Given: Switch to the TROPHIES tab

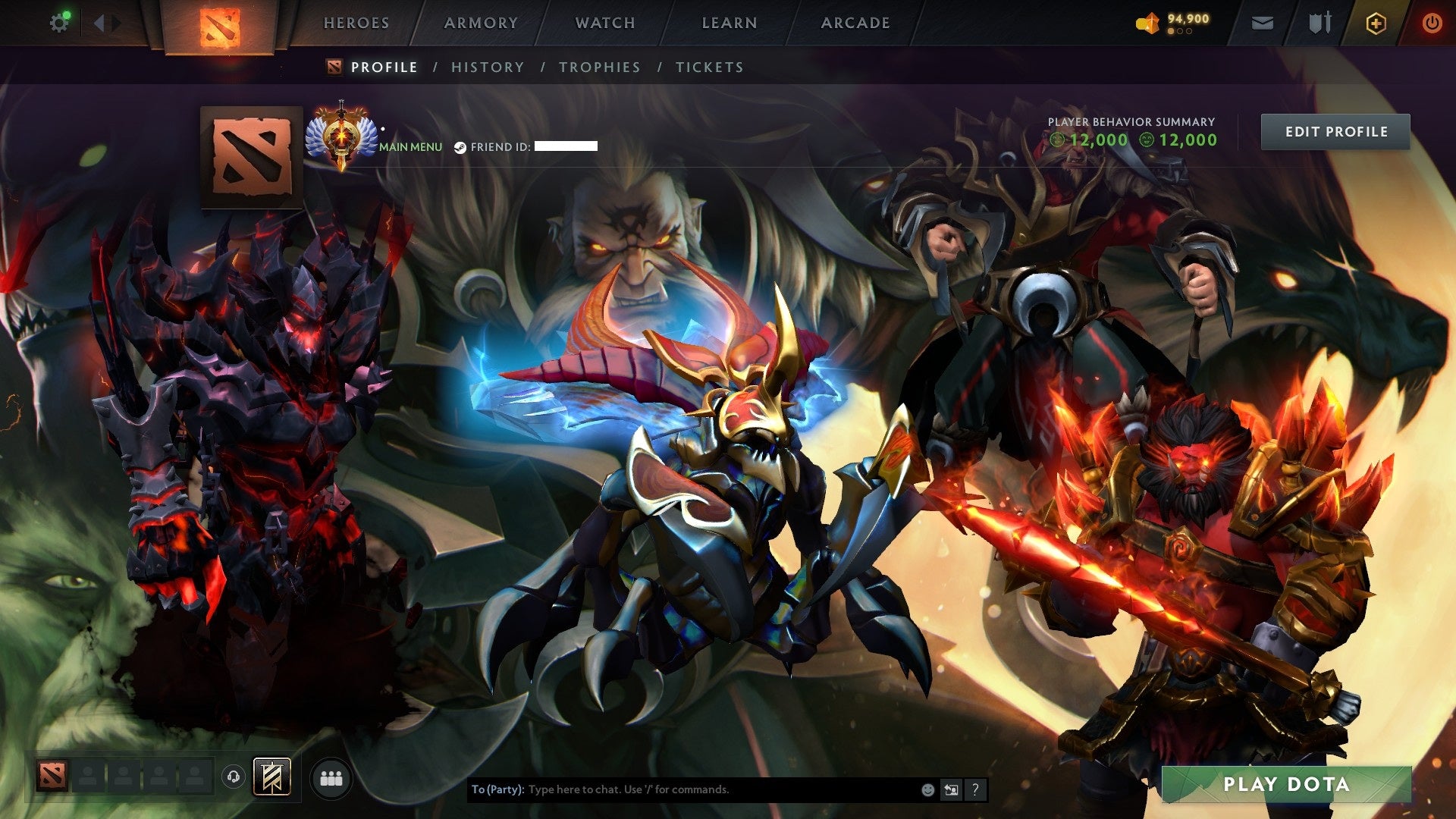Looking at the screenshot, I should [599, 67].
